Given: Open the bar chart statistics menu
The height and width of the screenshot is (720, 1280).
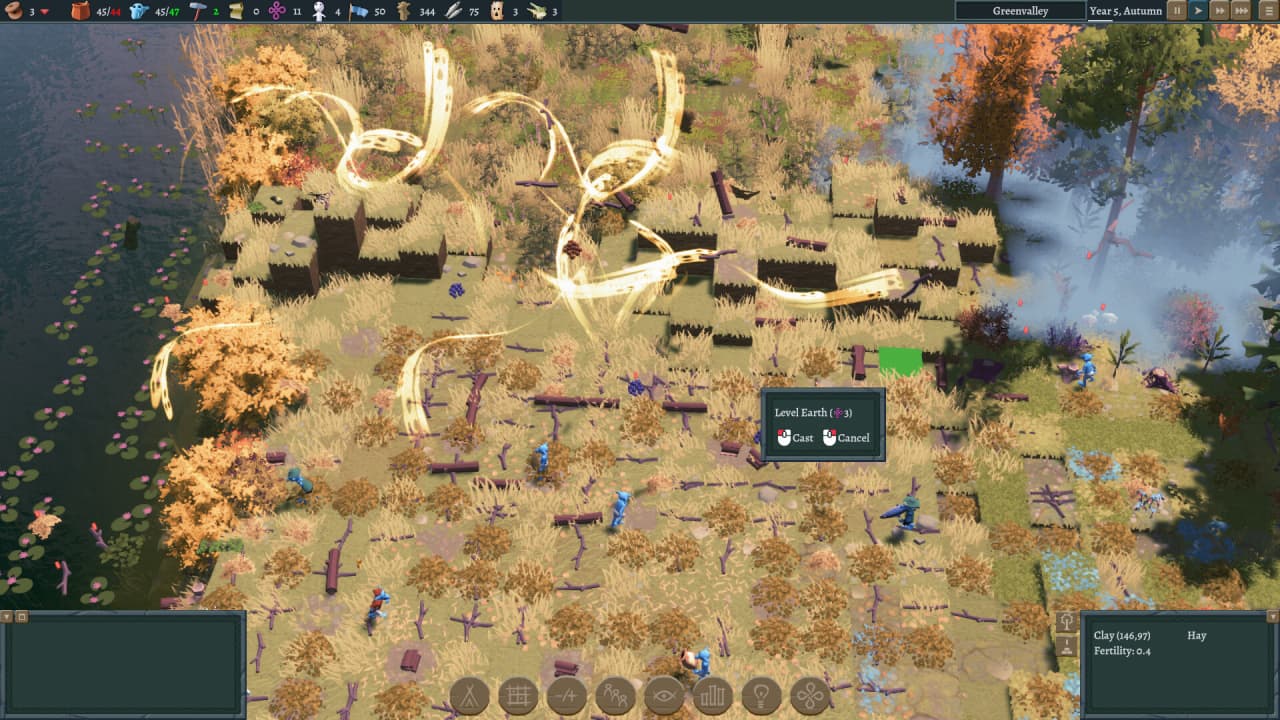Looking at the screenshot, I should [x=713, y=696].
